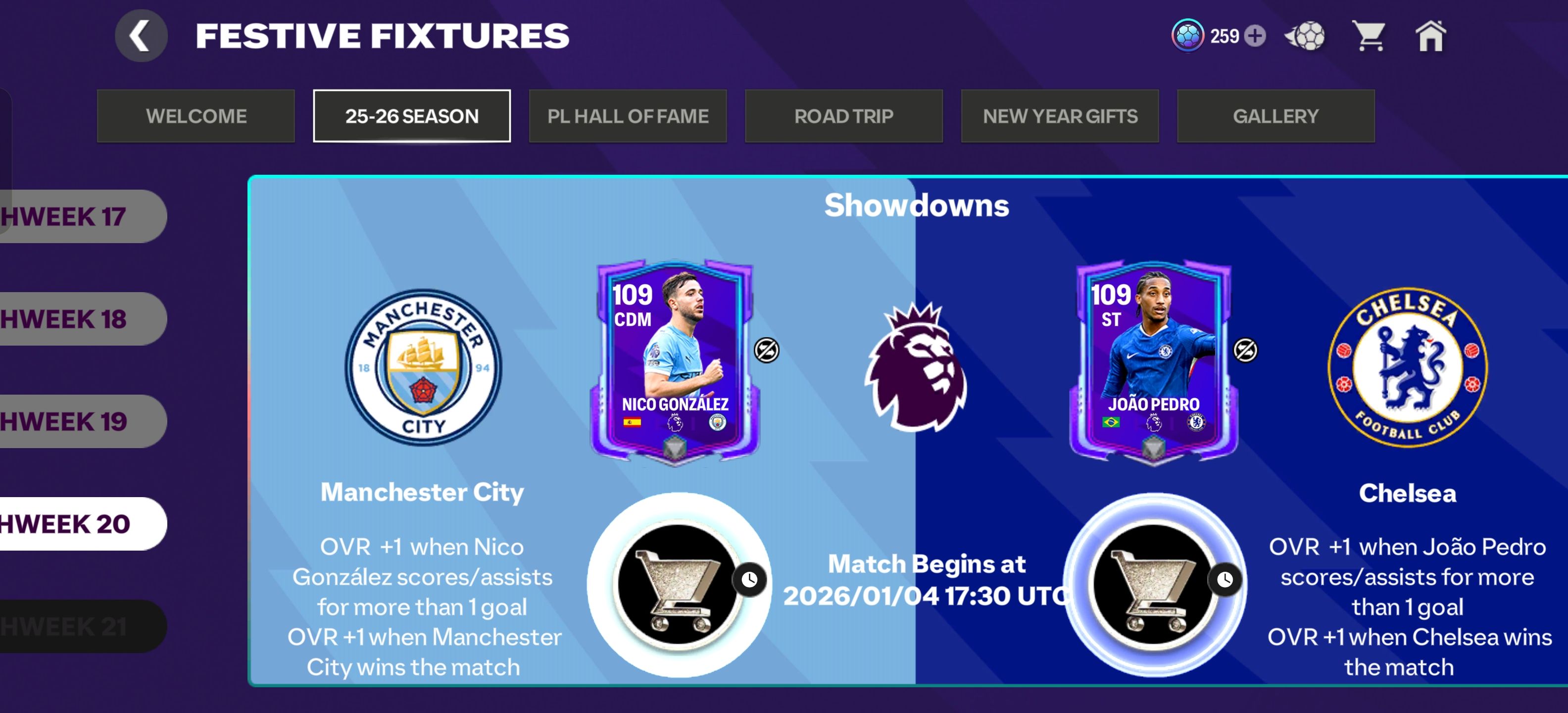Open the PL Hall of Fame tab

[628, 116]
